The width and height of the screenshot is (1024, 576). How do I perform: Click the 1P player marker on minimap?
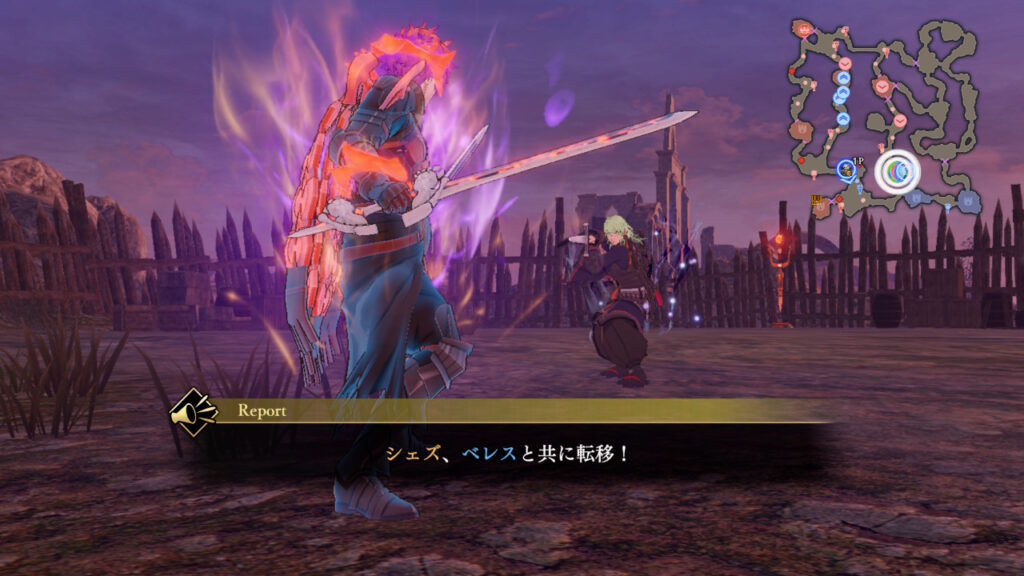pyautogui.click(x=848, y=168)
